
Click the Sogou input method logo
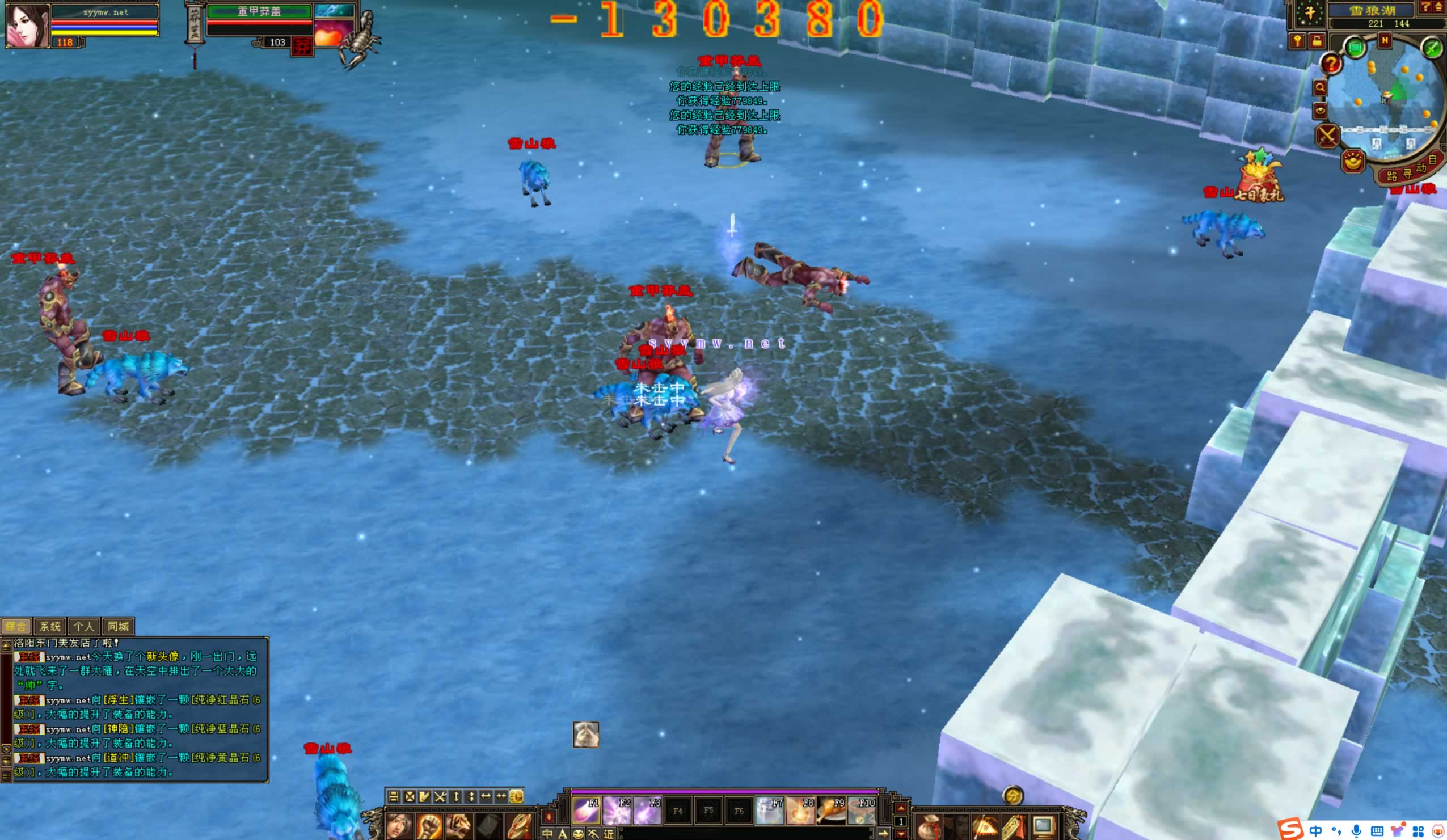[x=1290, y=830]
